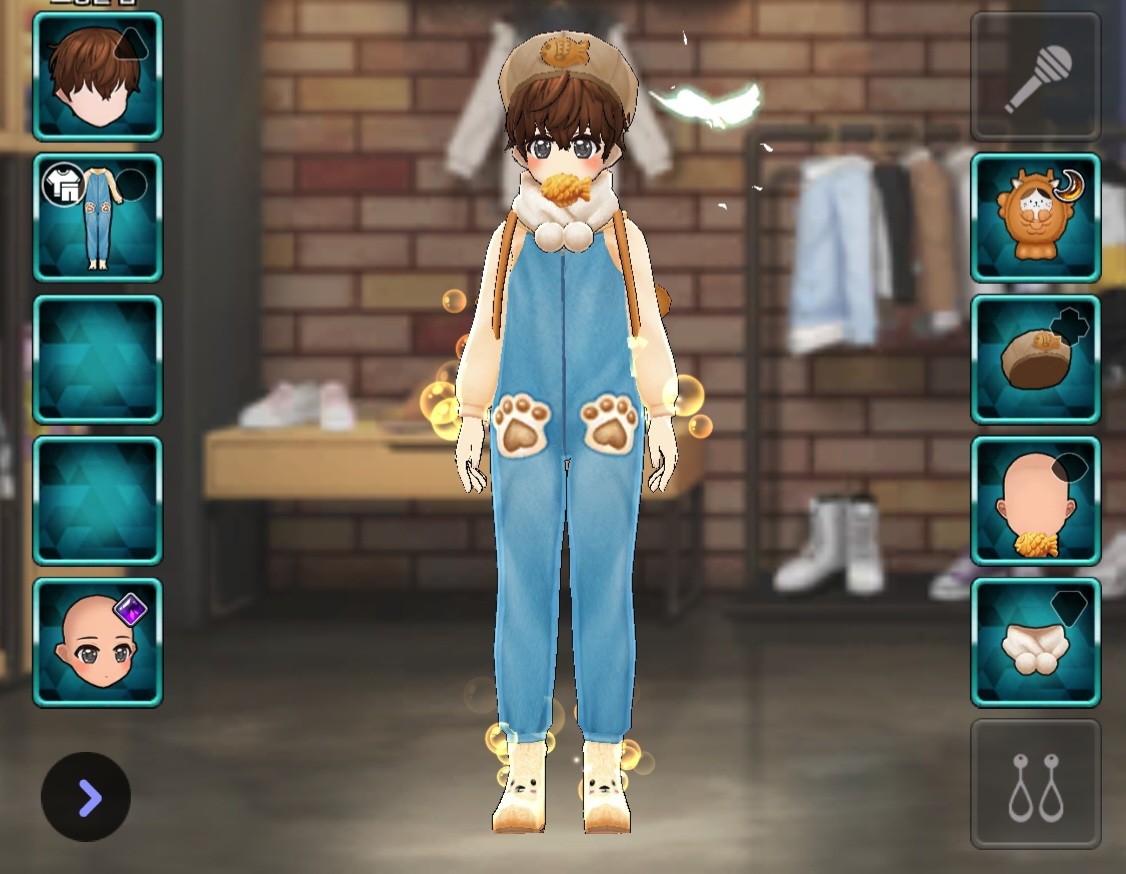Choose the face and eyes slot

click(97, 642)
